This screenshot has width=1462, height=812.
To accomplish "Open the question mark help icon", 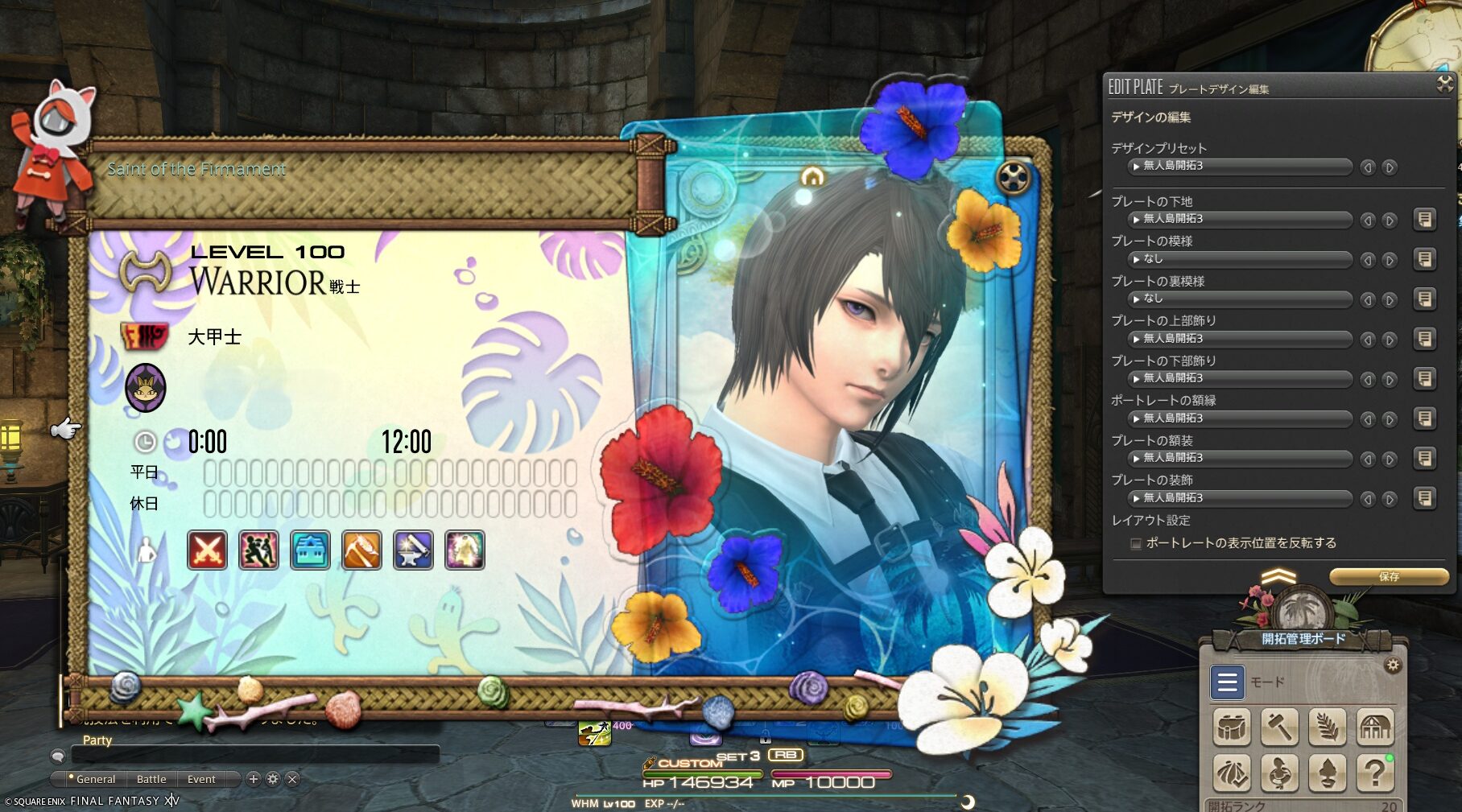I will (x=1375, y=773).
